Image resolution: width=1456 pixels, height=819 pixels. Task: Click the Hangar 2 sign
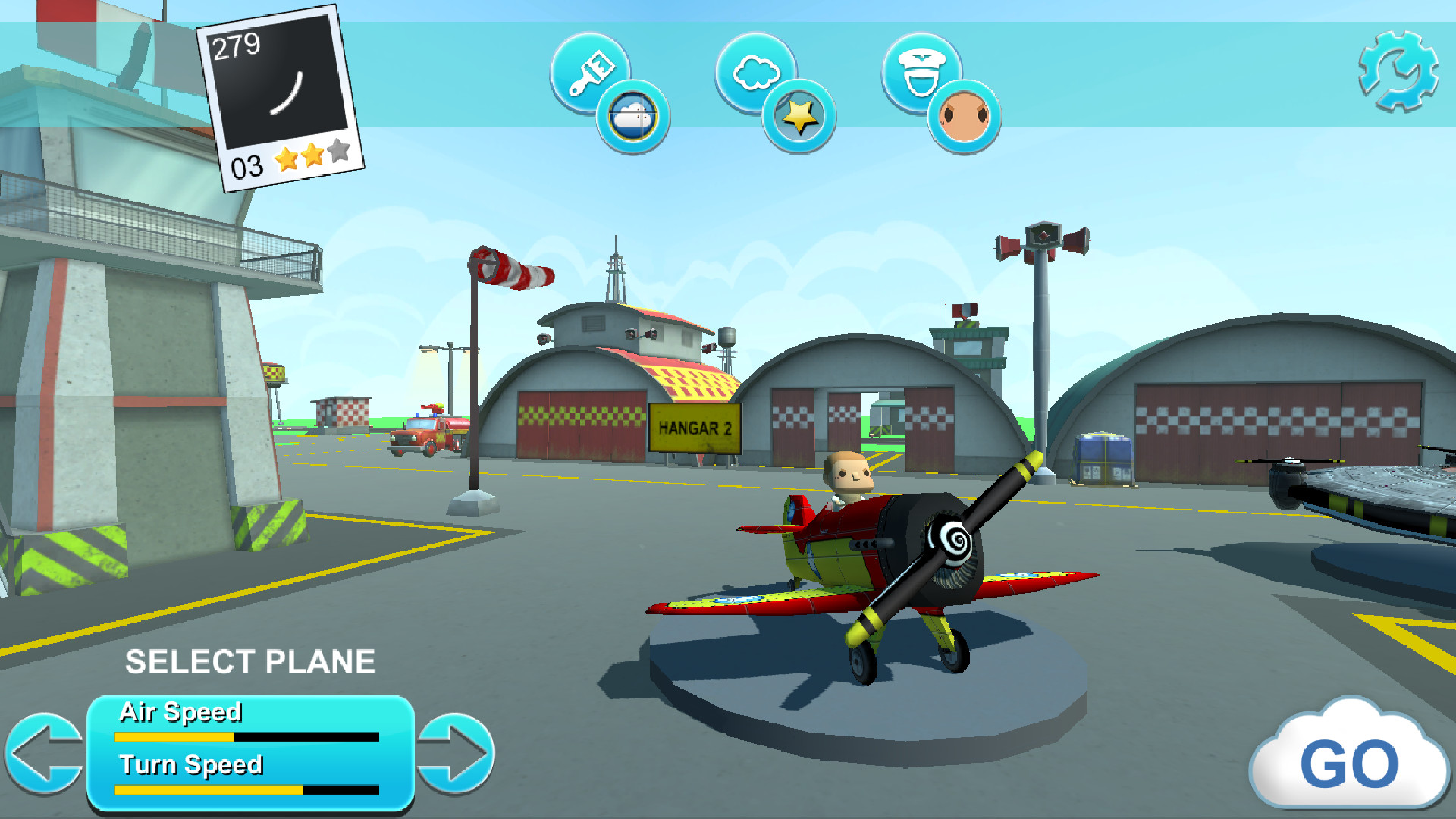point(695,429)
